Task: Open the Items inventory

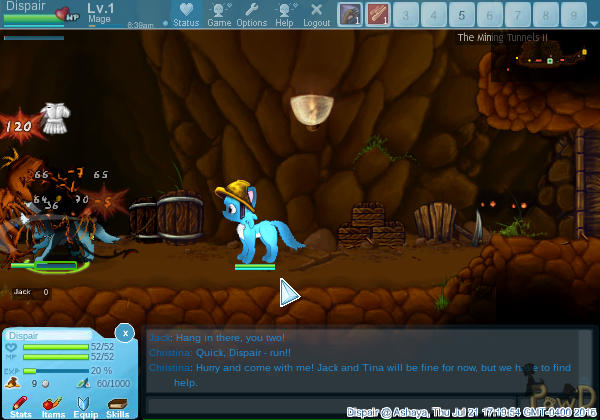Action: [x=53, y=404]
